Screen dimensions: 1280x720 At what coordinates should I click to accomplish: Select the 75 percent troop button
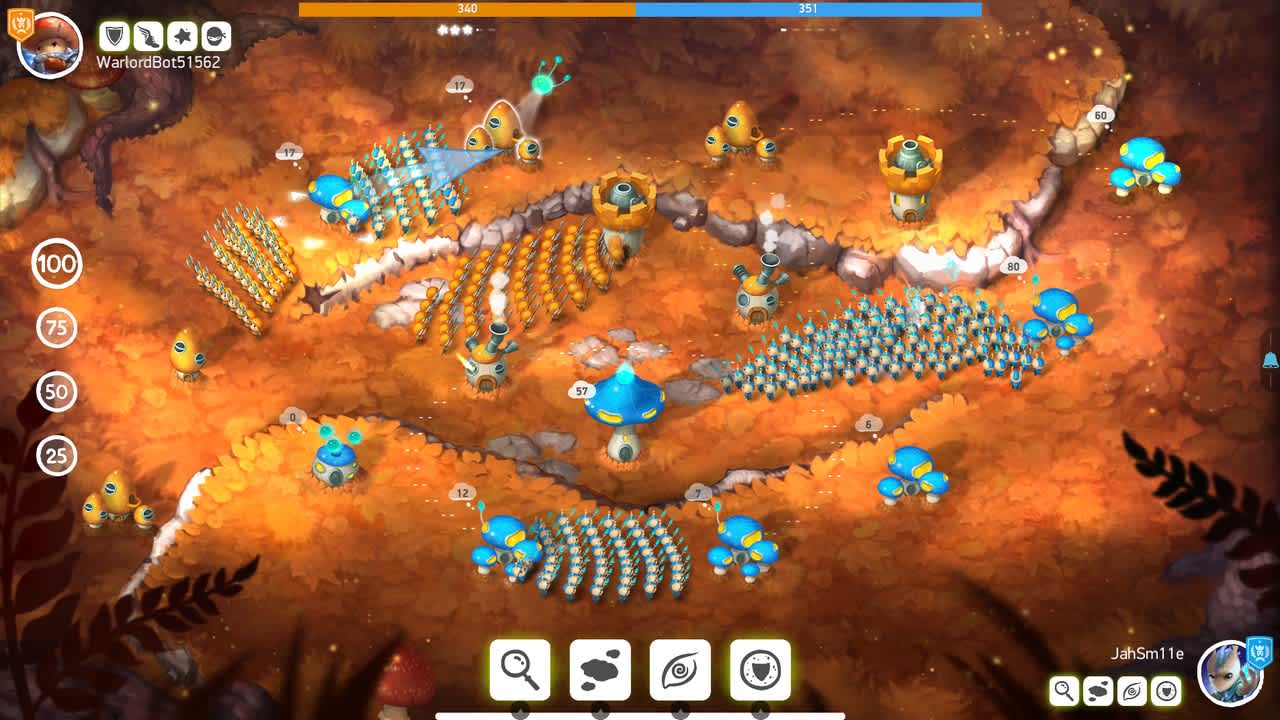coord(57,328)
